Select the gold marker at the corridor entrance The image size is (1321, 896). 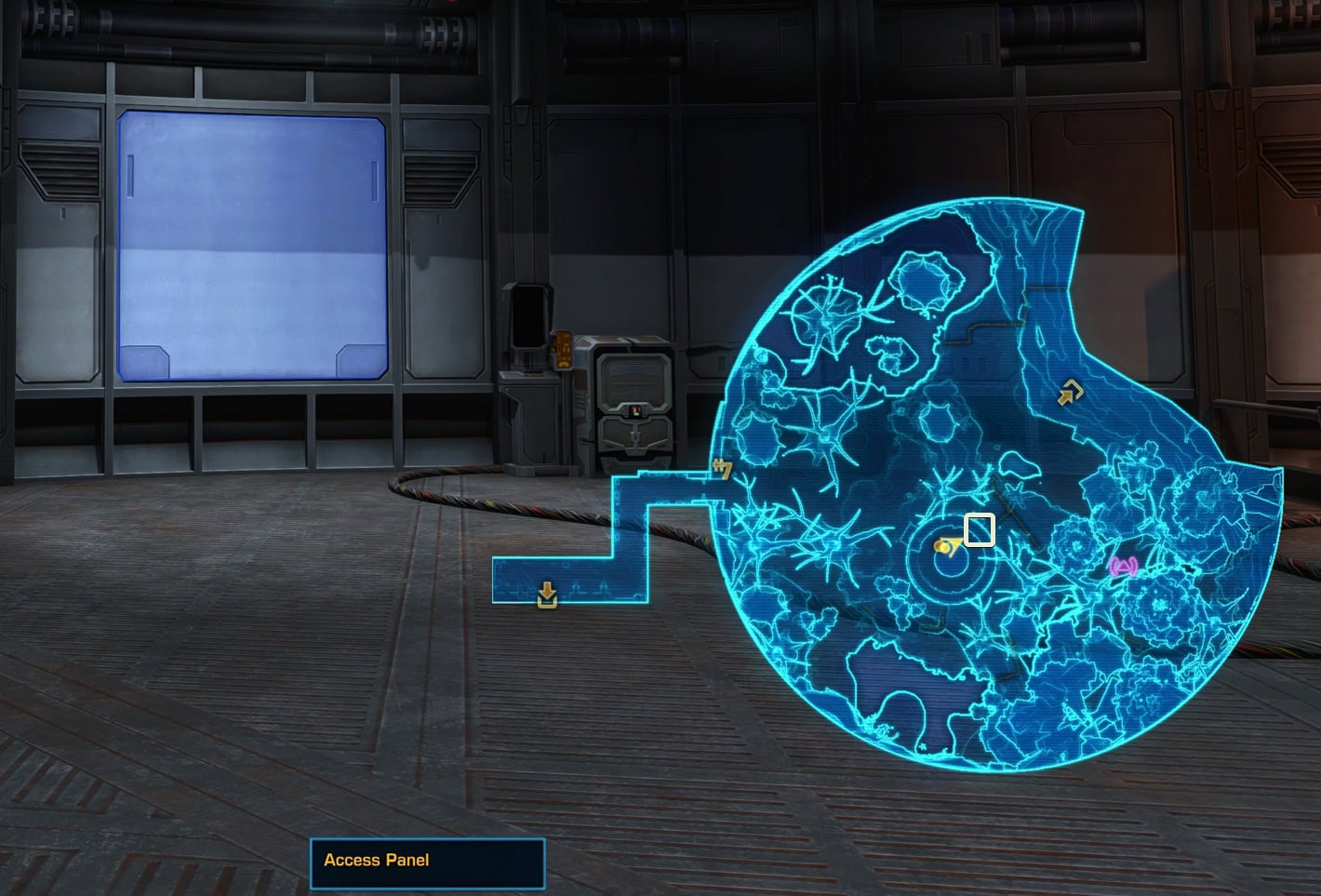pyautogui.click(x=721, y=469)
